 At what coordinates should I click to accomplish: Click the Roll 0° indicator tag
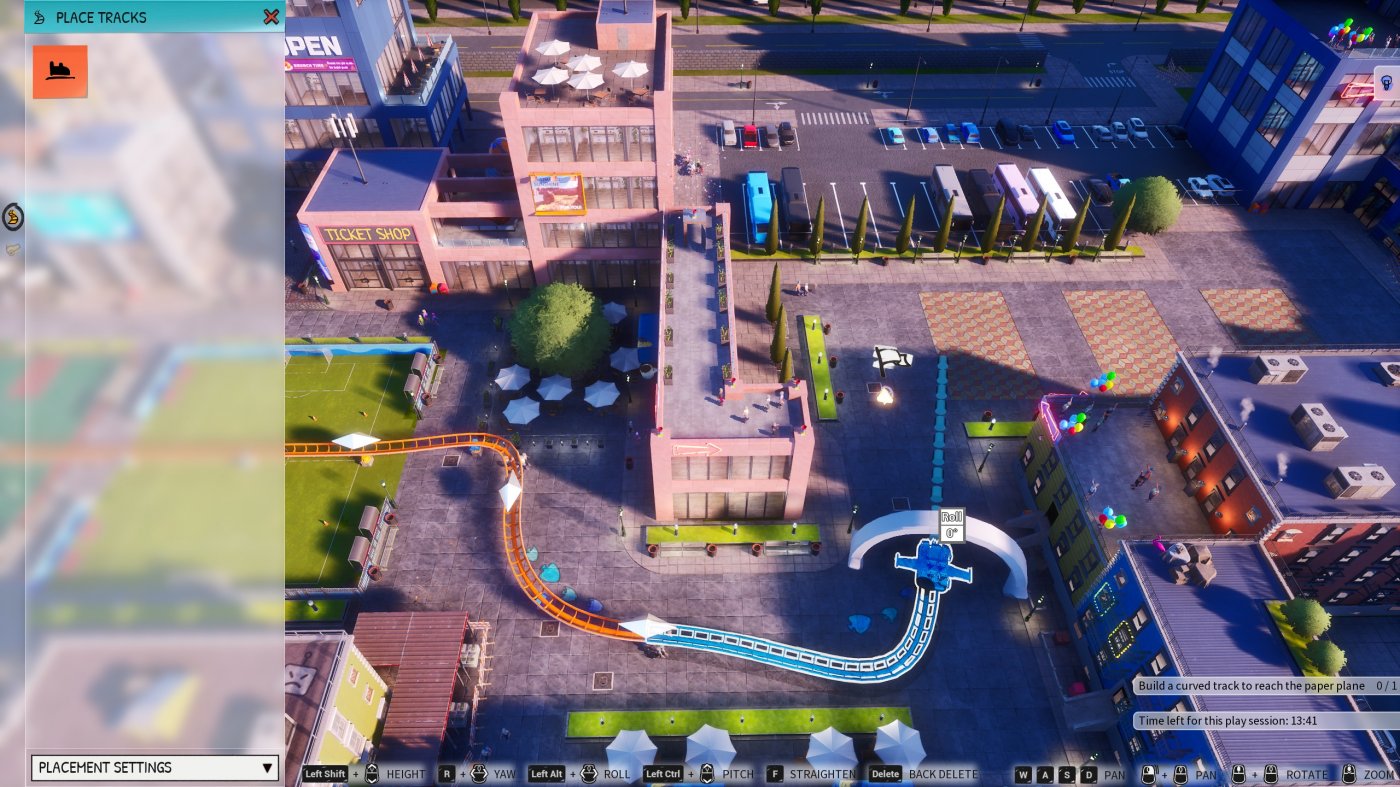pyautogui.click(x=951, y=525)
